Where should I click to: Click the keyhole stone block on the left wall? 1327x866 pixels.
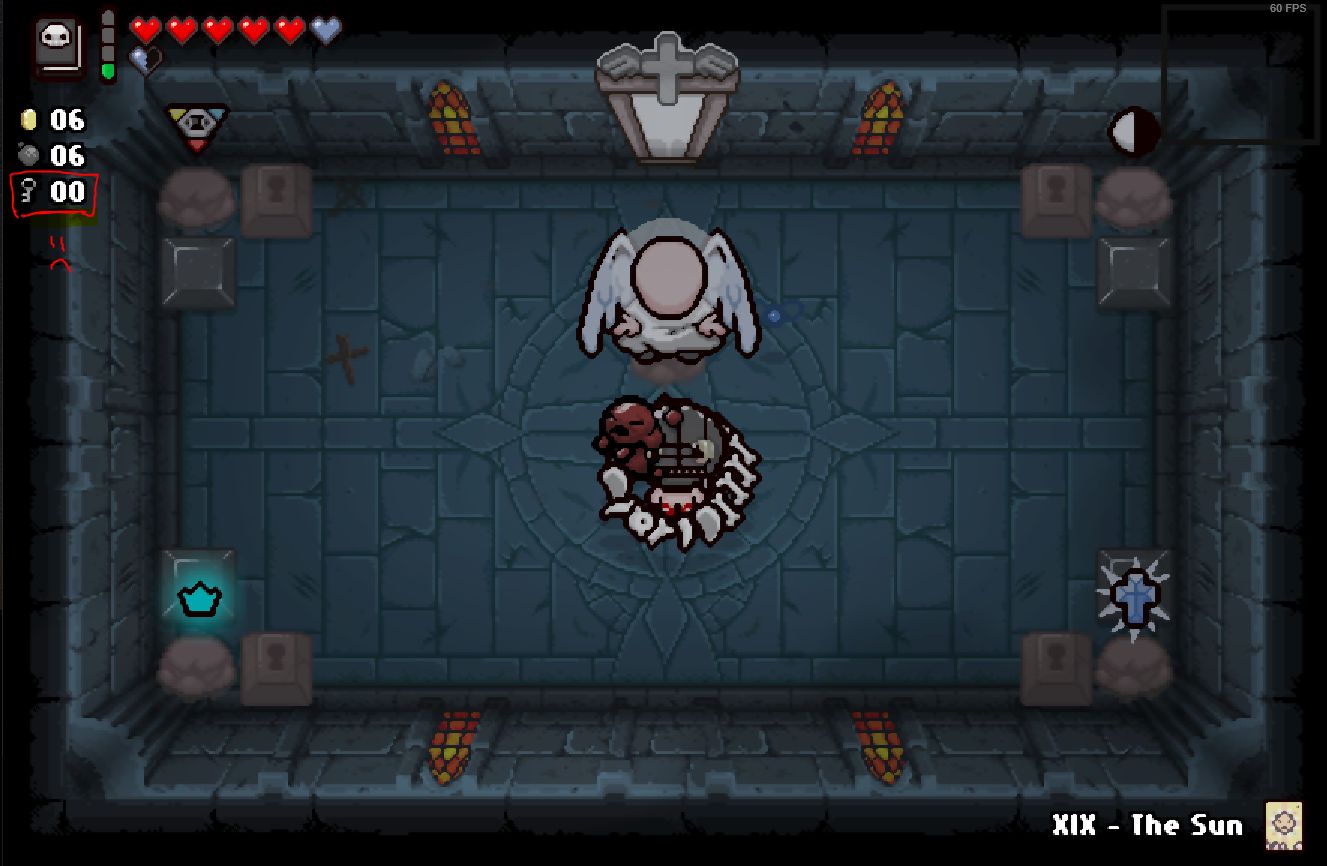point(278,192)
